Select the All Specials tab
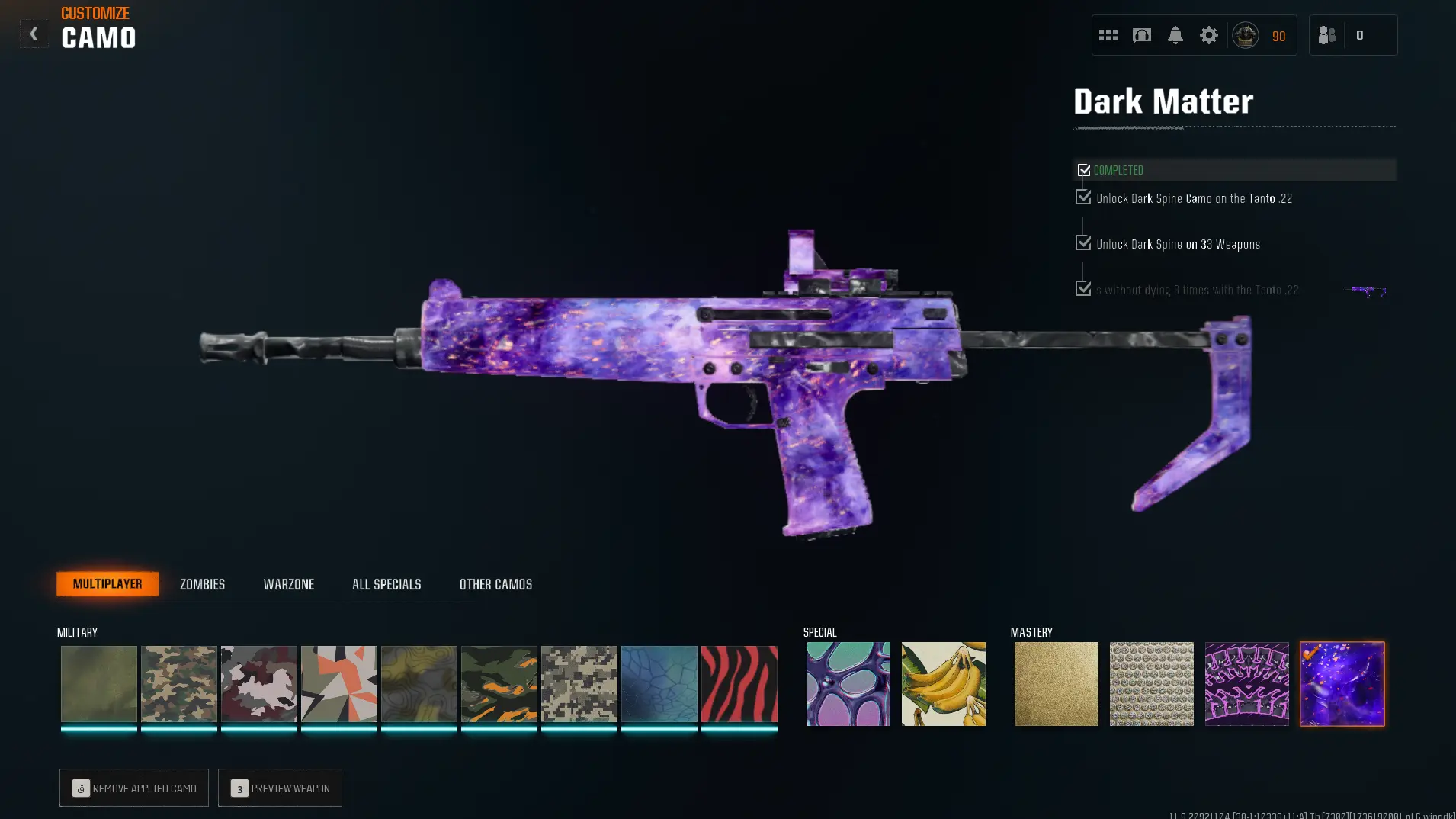1456x819 pixels. point(386,584)
